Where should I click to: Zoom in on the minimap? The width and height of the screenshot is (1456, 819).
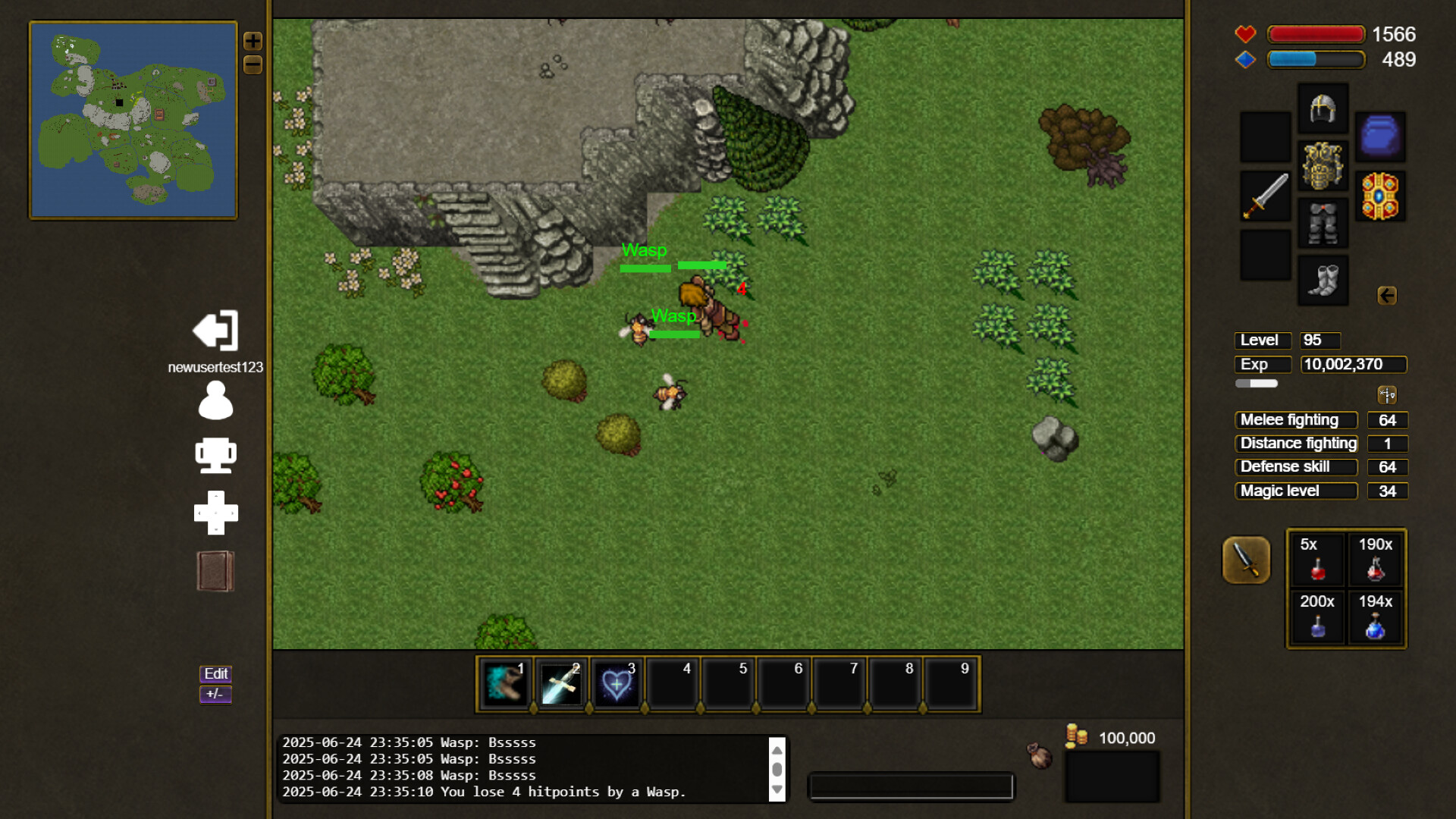click(253, 42)
